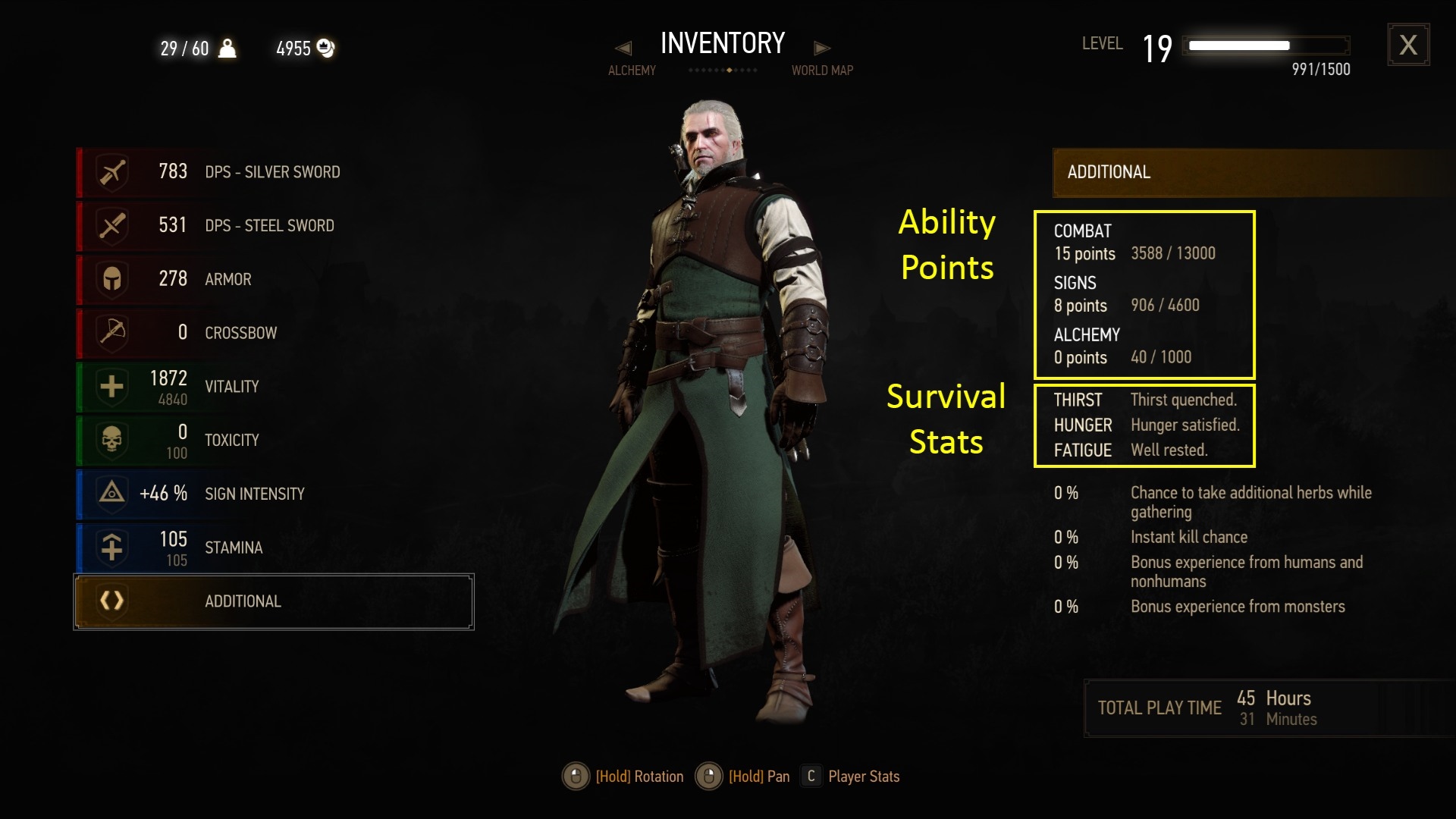Screen dimensions: 1456x819
Task: Select the Stamina stat row
Action: click(x=273, y=548)
